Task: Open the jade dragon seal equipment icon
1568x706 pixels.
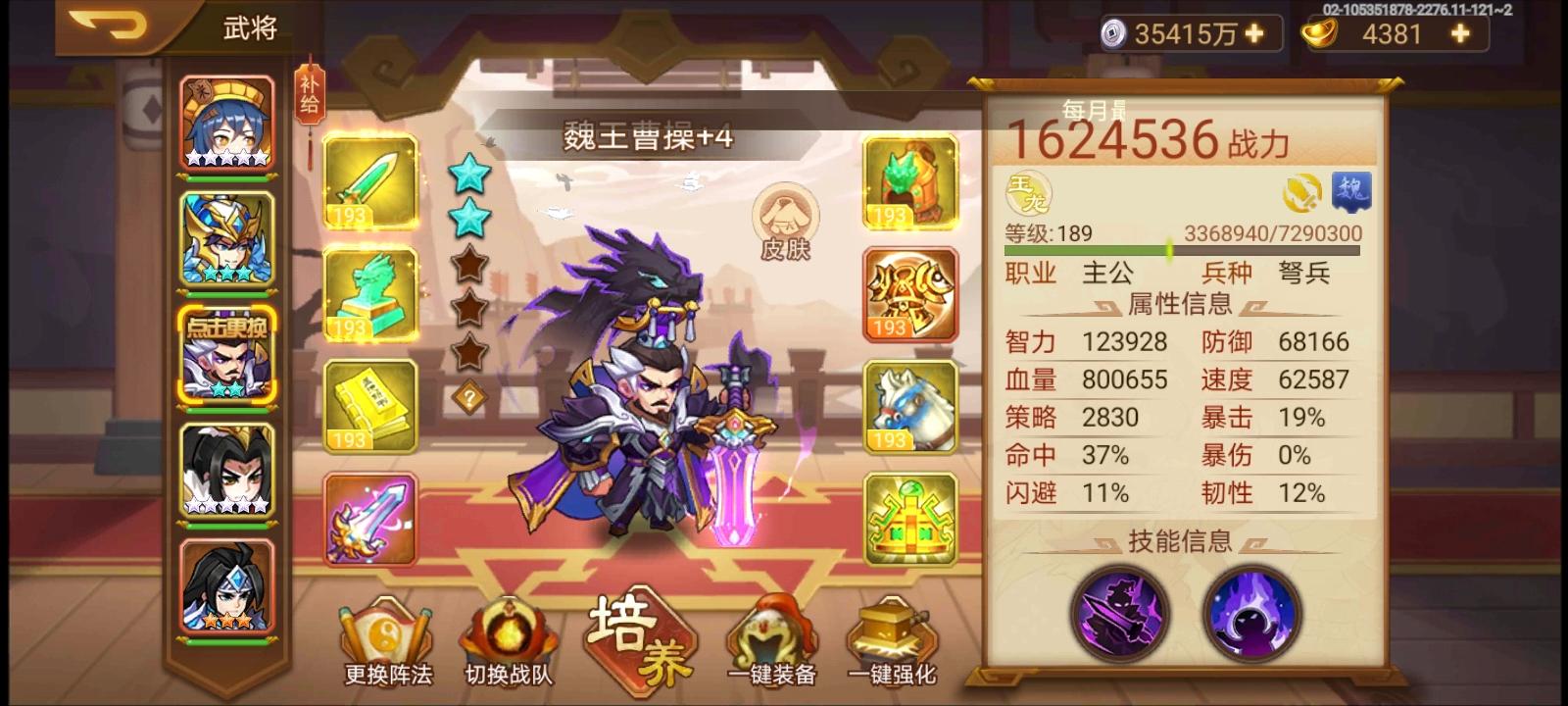Action: [368, 295]
